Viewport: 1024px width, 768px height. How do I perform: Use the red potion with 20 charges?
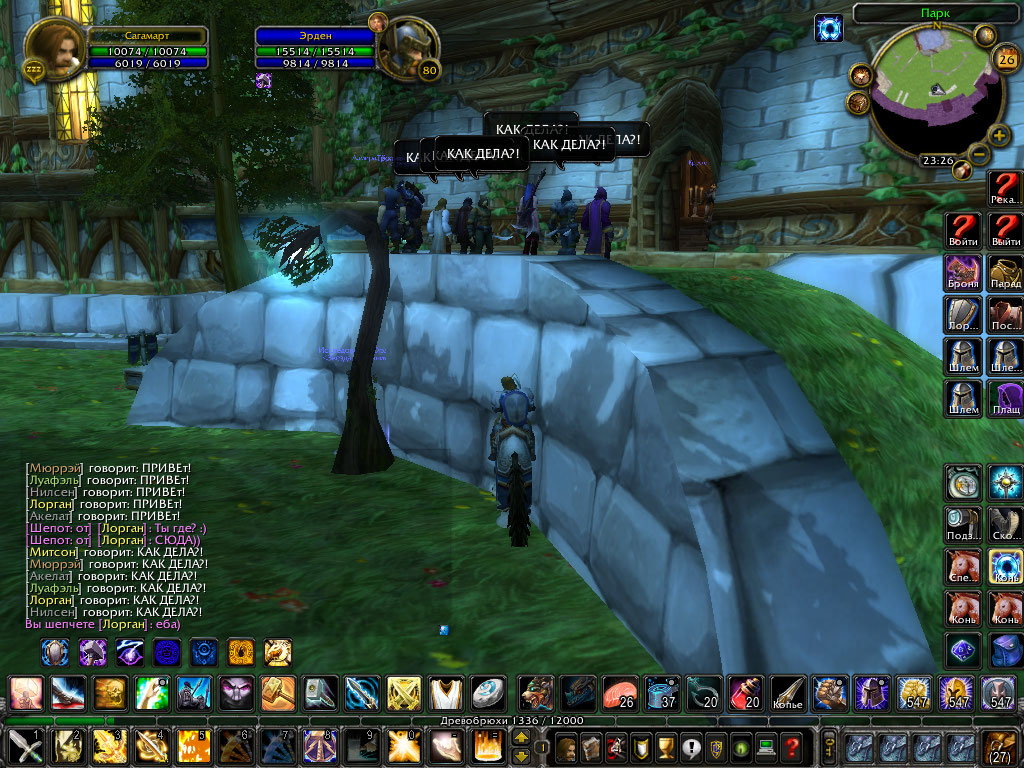[x=744, y=692]
